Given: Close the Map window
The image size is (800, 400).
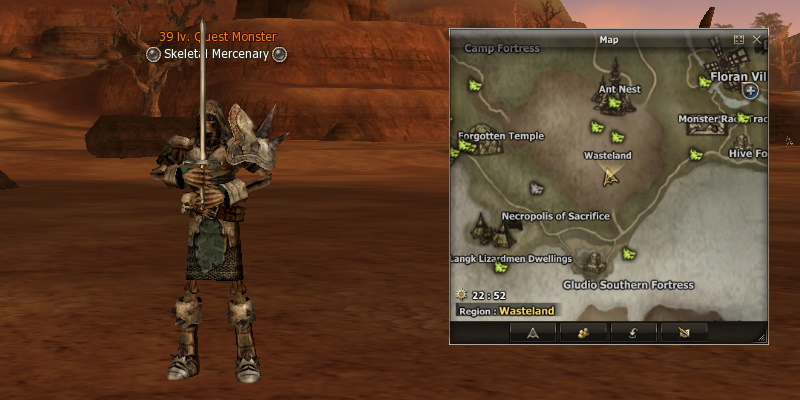Looking at the screenshot, I should (757, 39).
